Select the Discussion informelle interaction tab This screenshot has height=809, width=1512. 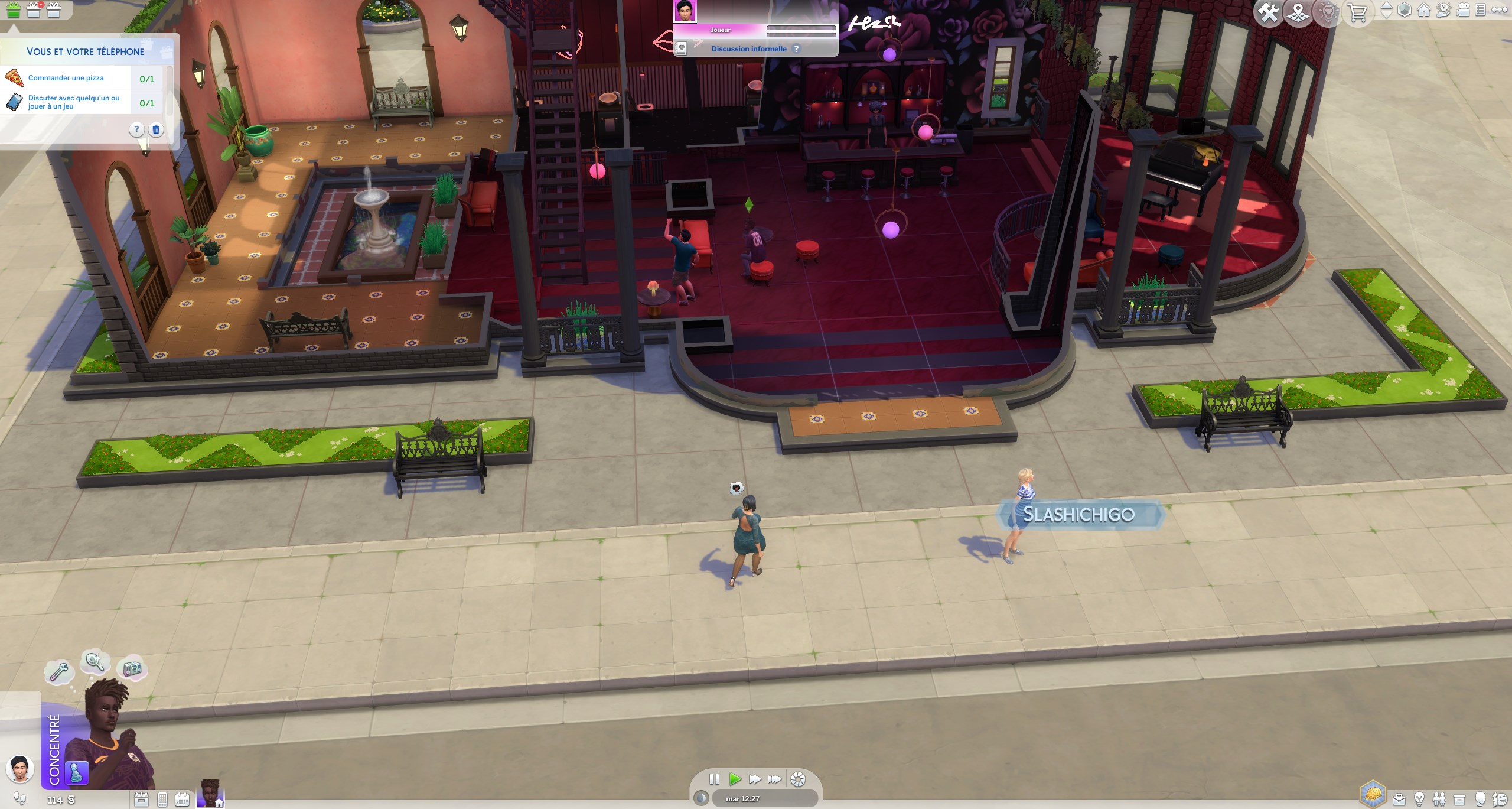(x=749, y=48)
